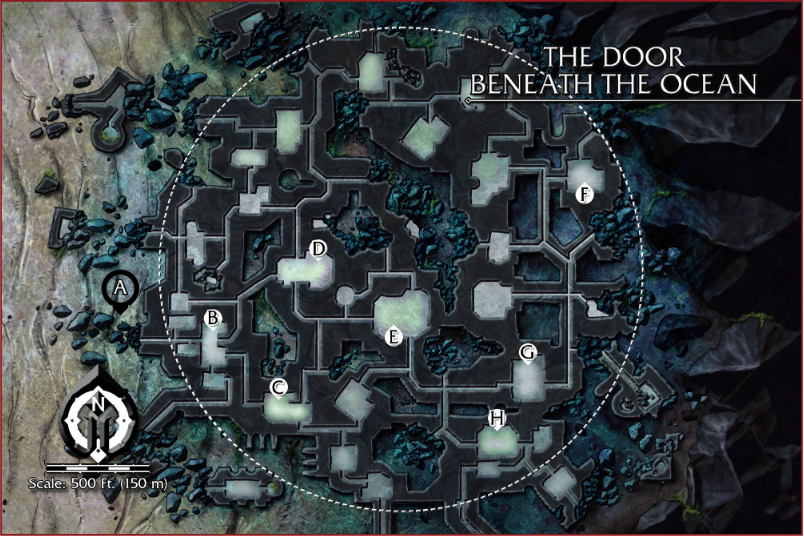Open location marker E
Viewport: 804px width, 536px height.
[394, 336]
